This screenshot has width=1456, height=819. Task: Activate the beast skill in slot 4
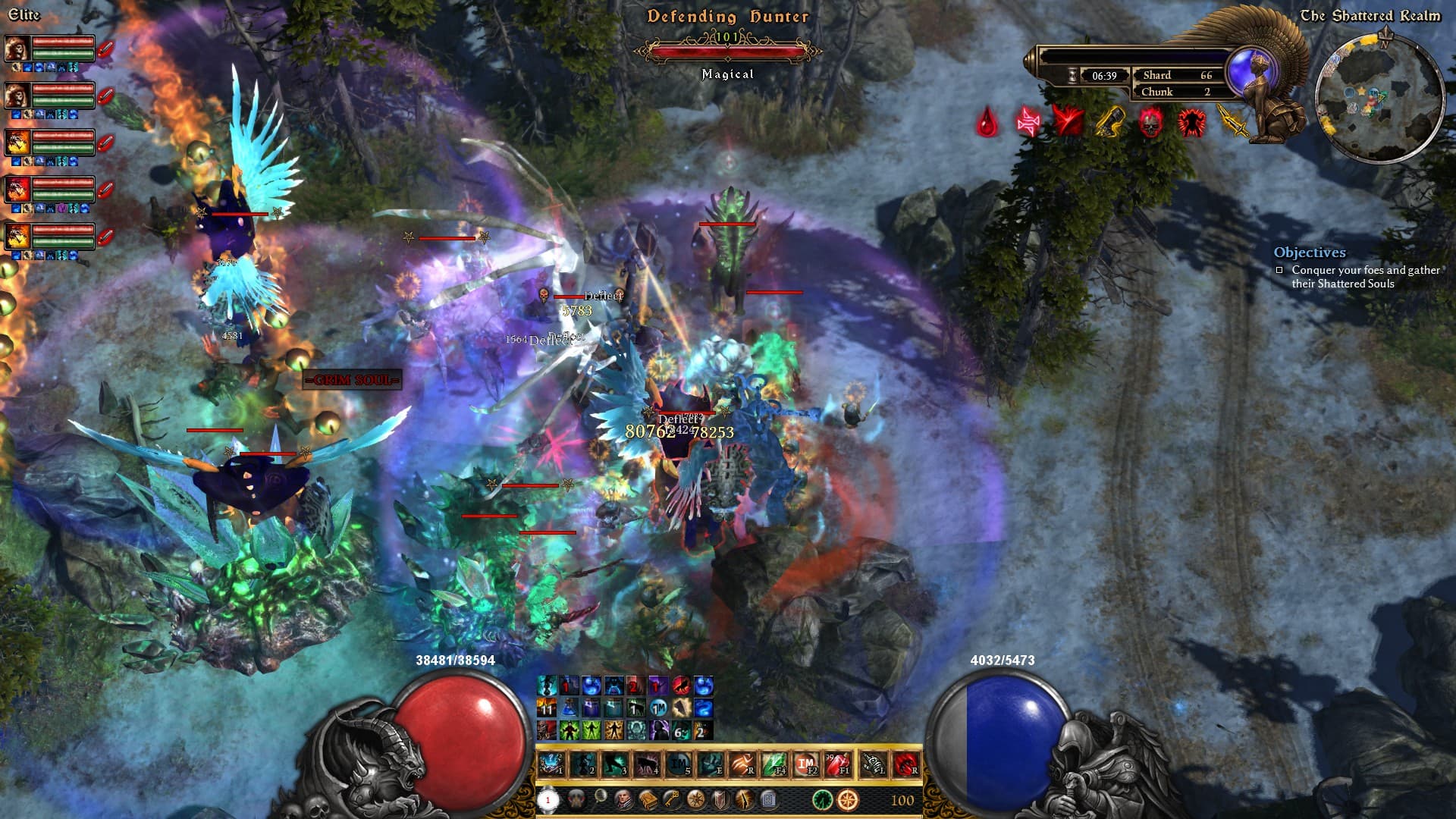click(x=647, y=764)
